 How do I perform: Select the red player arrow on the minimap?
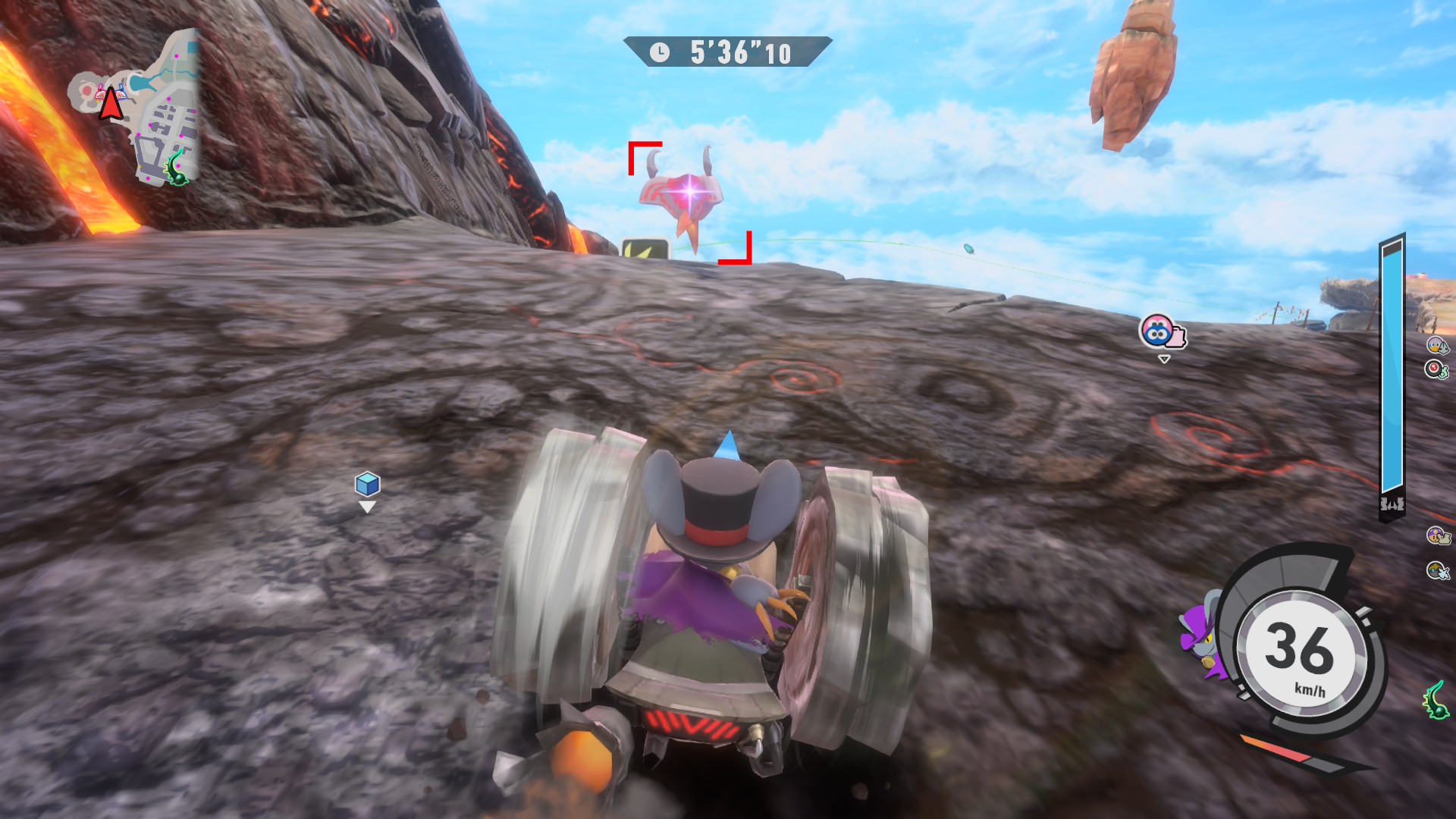(x=111, y=104)
